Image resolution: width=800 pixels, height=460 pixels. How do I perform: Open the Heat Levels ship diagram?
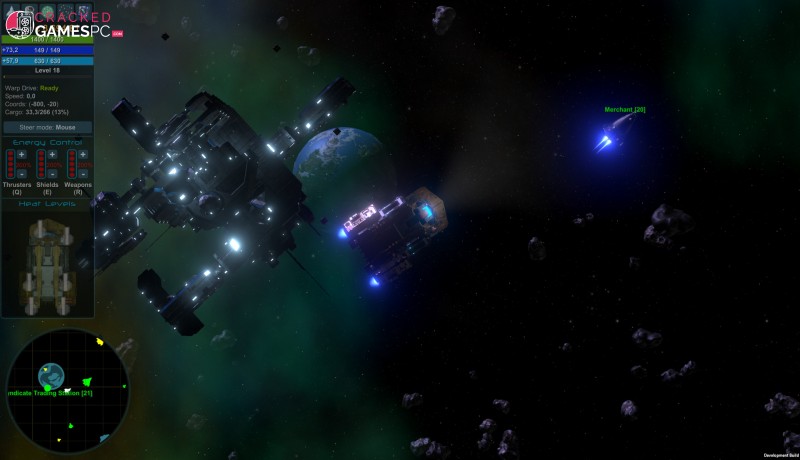click(x=47, y=258)
